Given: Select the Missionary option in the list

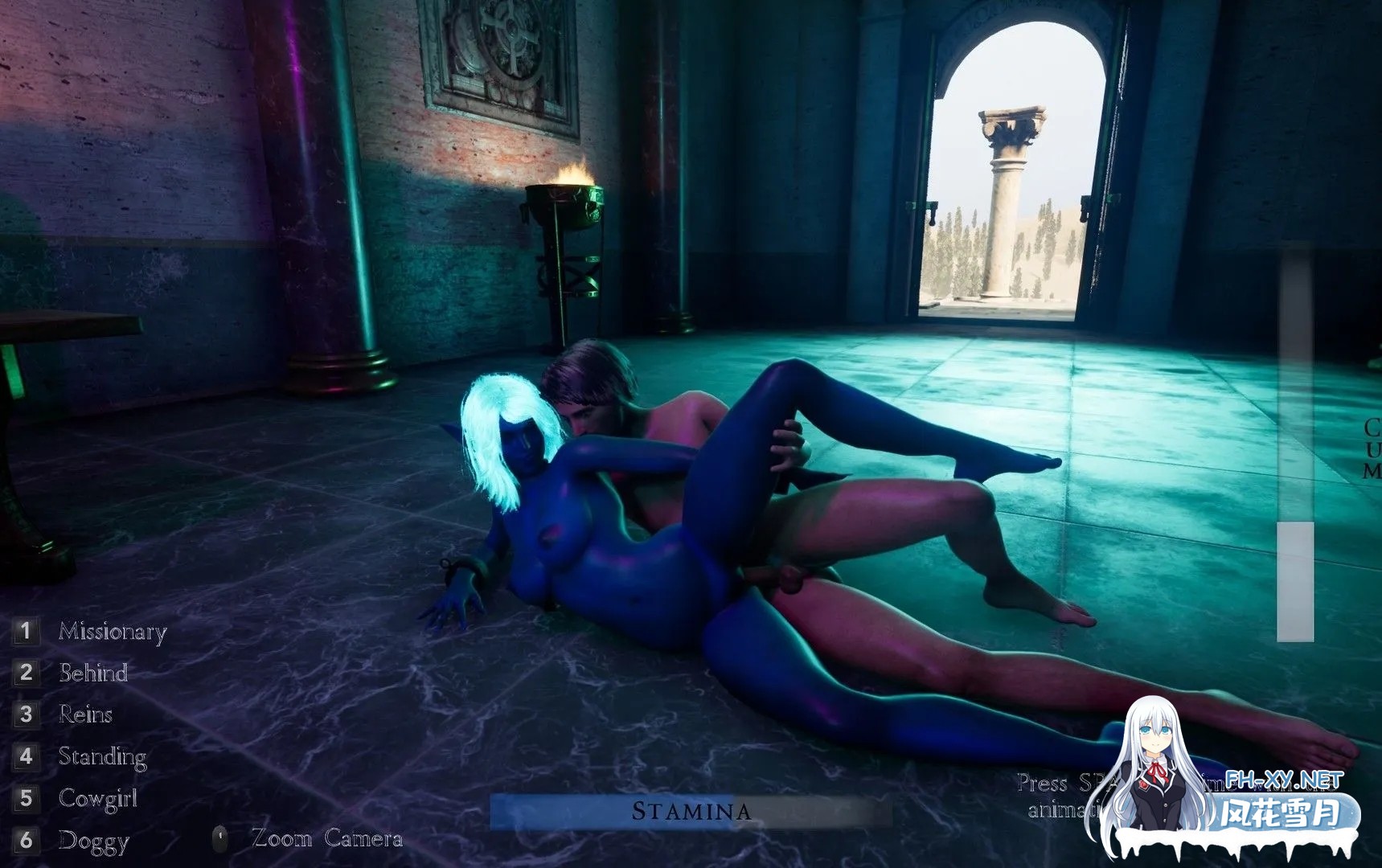Looking at the screenshot, I should (x=111, y=632).
